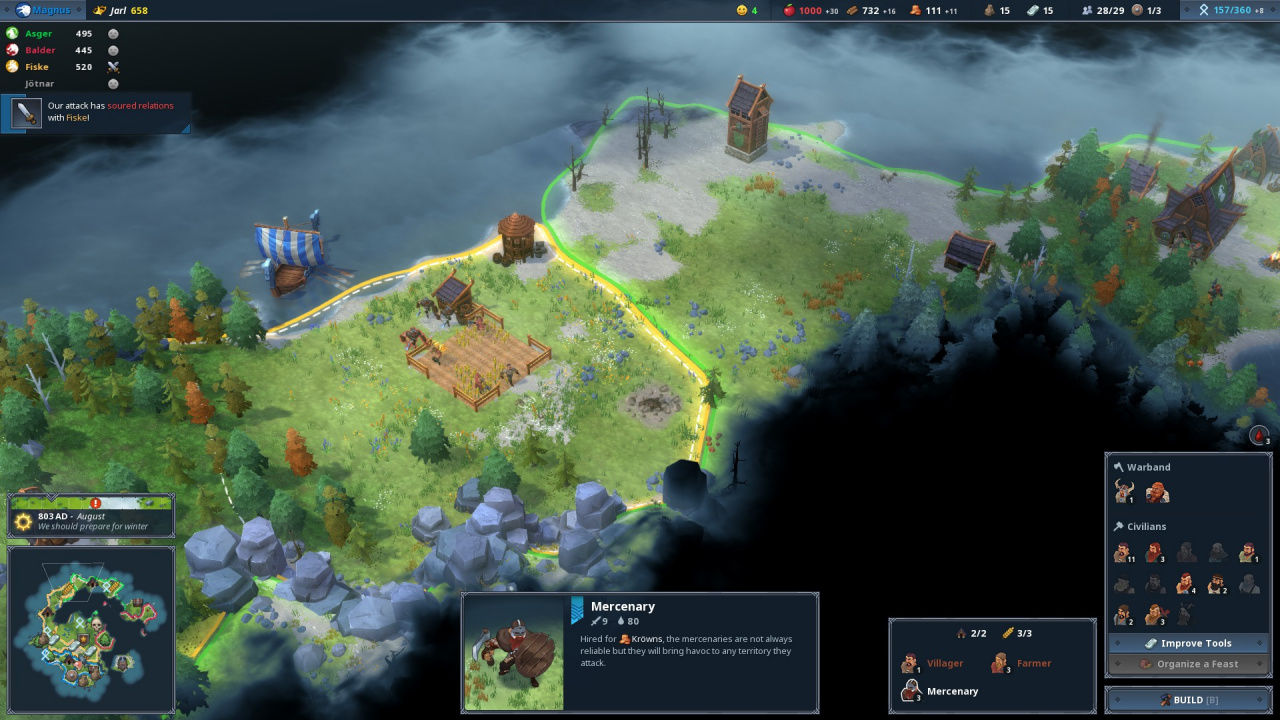
Task: Open the Magnus clan selector dropdown
Action: point(42,9)
